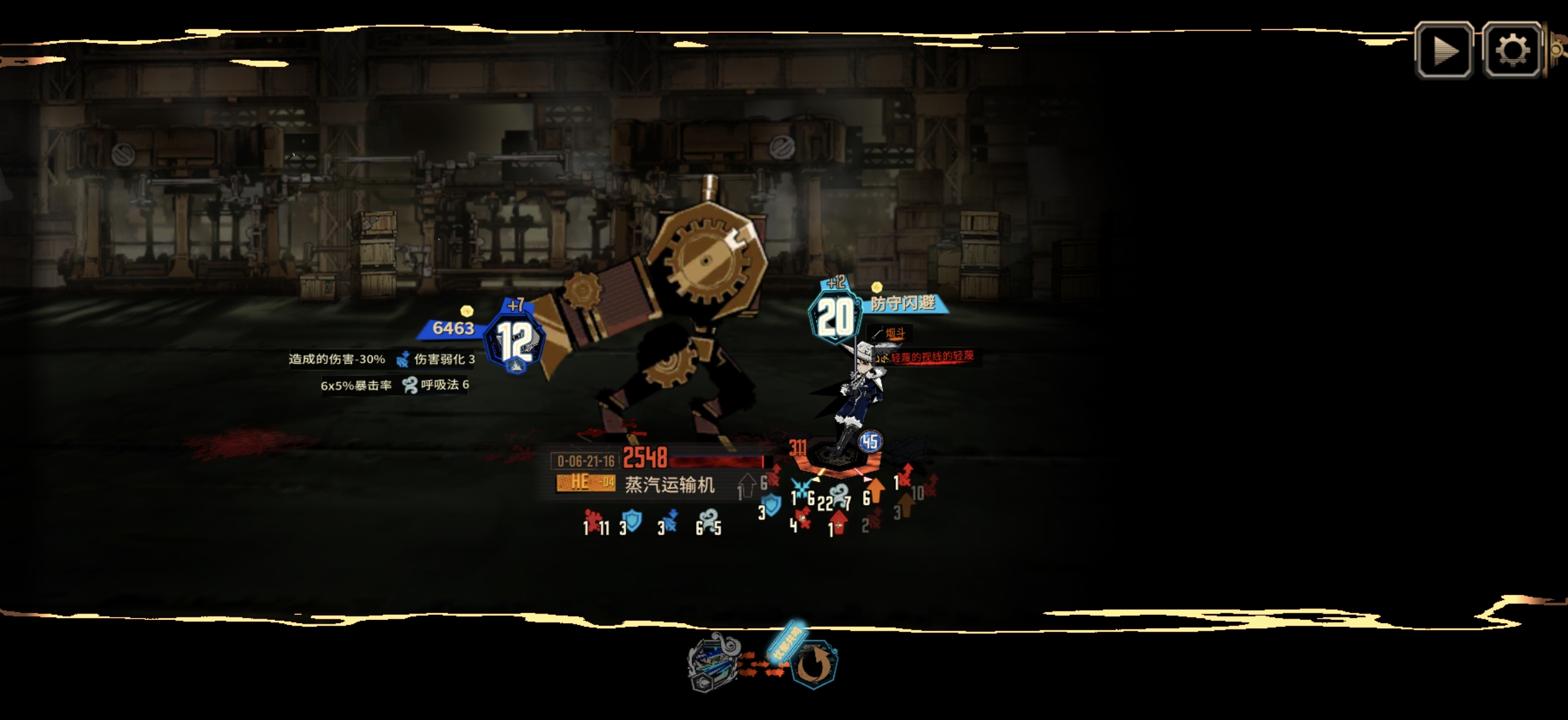Click the play speed arrow button
1568x720 pixels.
[x=1444, y=50]
